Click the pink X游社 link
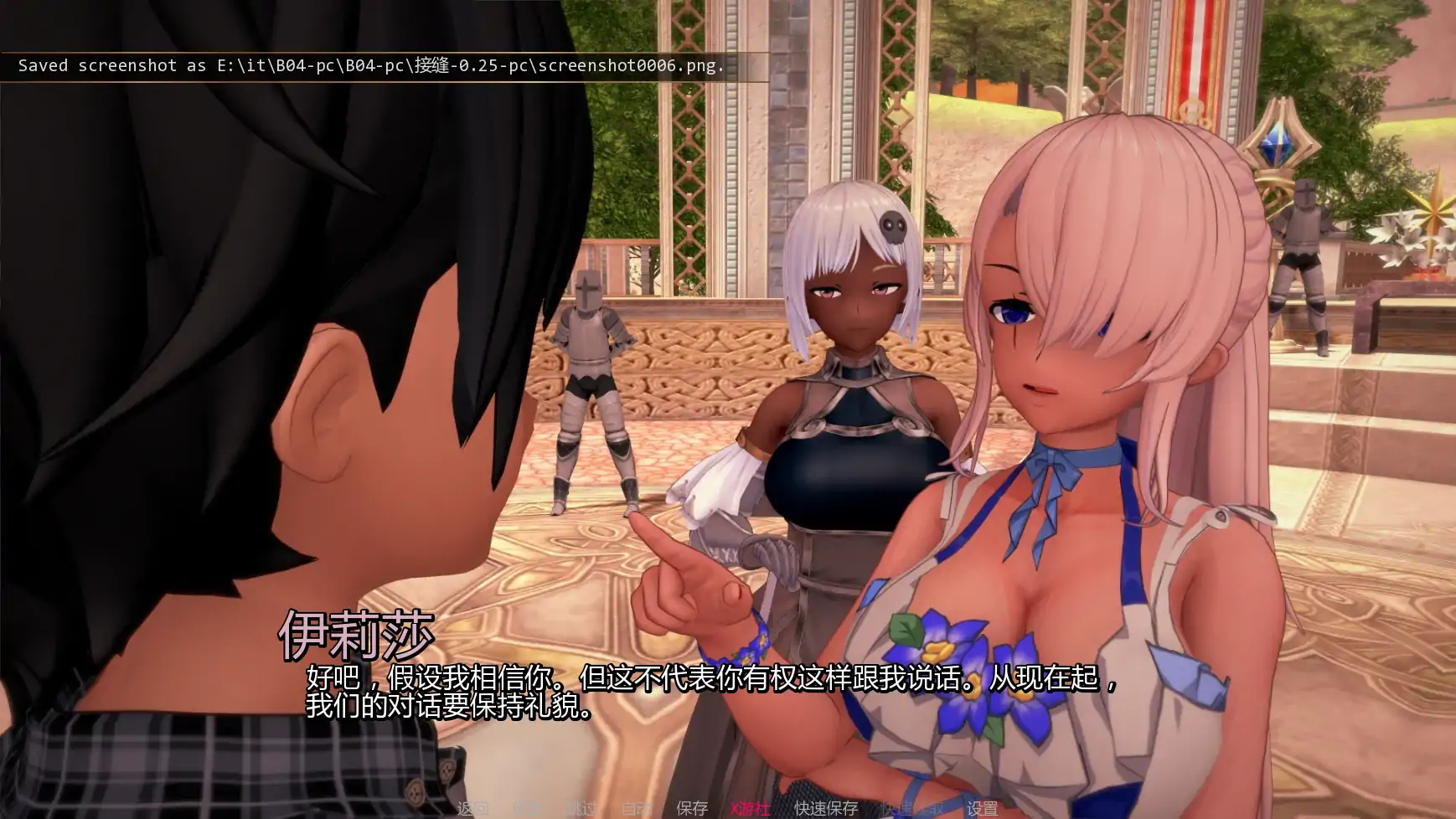Screen dimensions: 1456x819 tap(750, 808)
